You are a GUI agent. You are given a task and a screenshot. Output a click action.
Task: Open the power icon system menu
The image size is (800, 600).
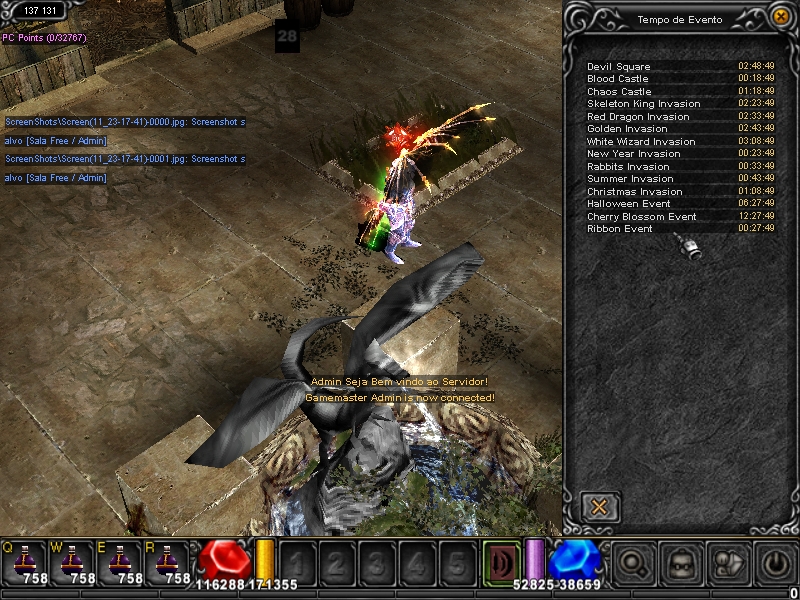point(776,564)
